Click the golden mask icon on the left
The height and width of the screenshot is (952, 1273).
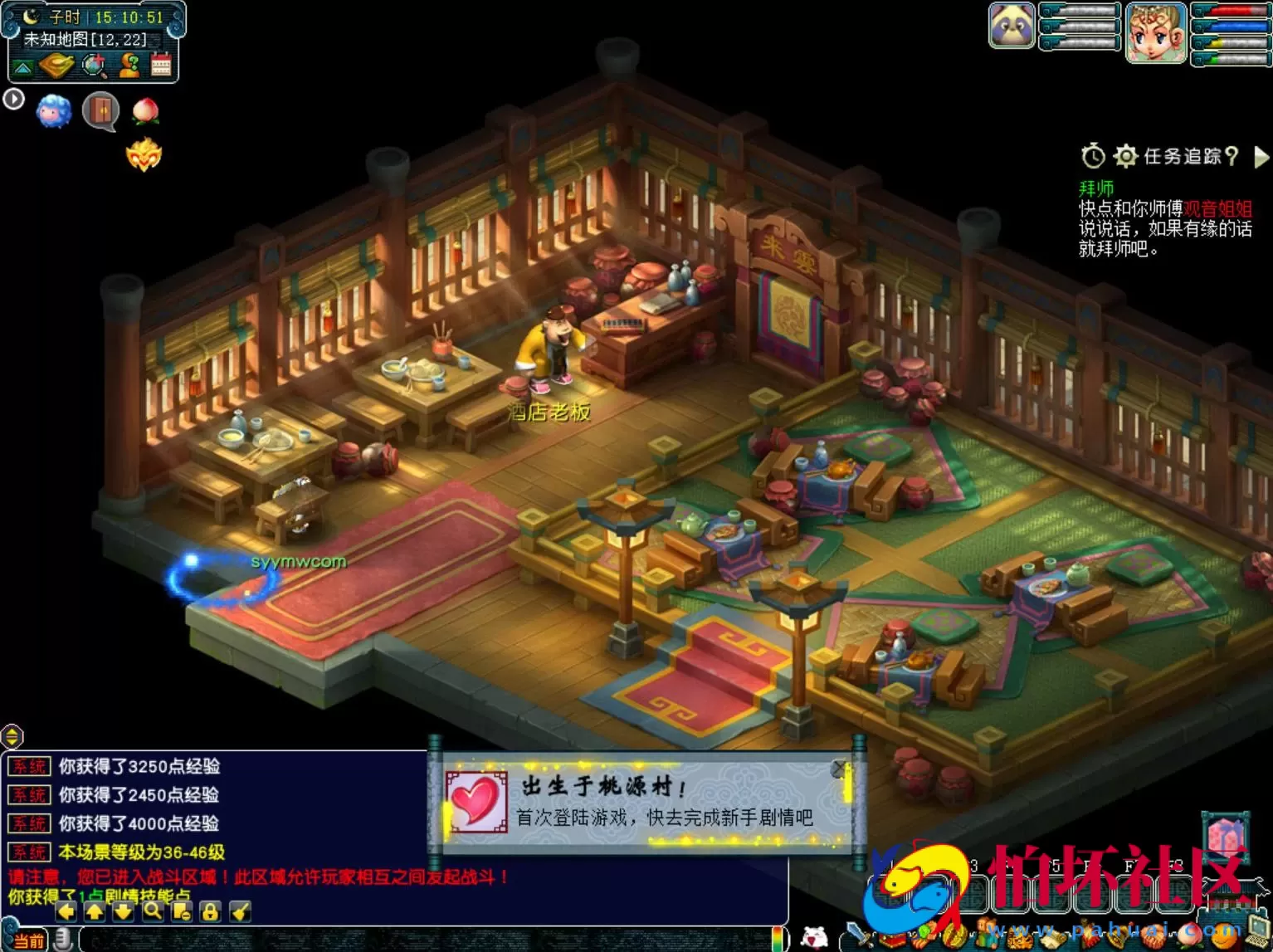[143, 154]
